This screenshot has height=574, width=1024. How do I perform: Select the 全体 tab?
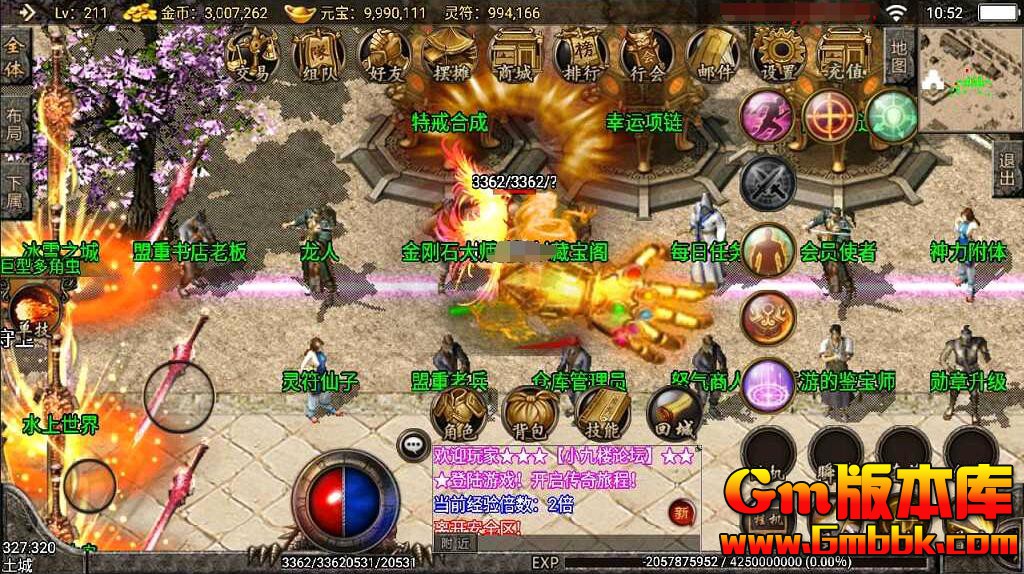pos(14,57)
